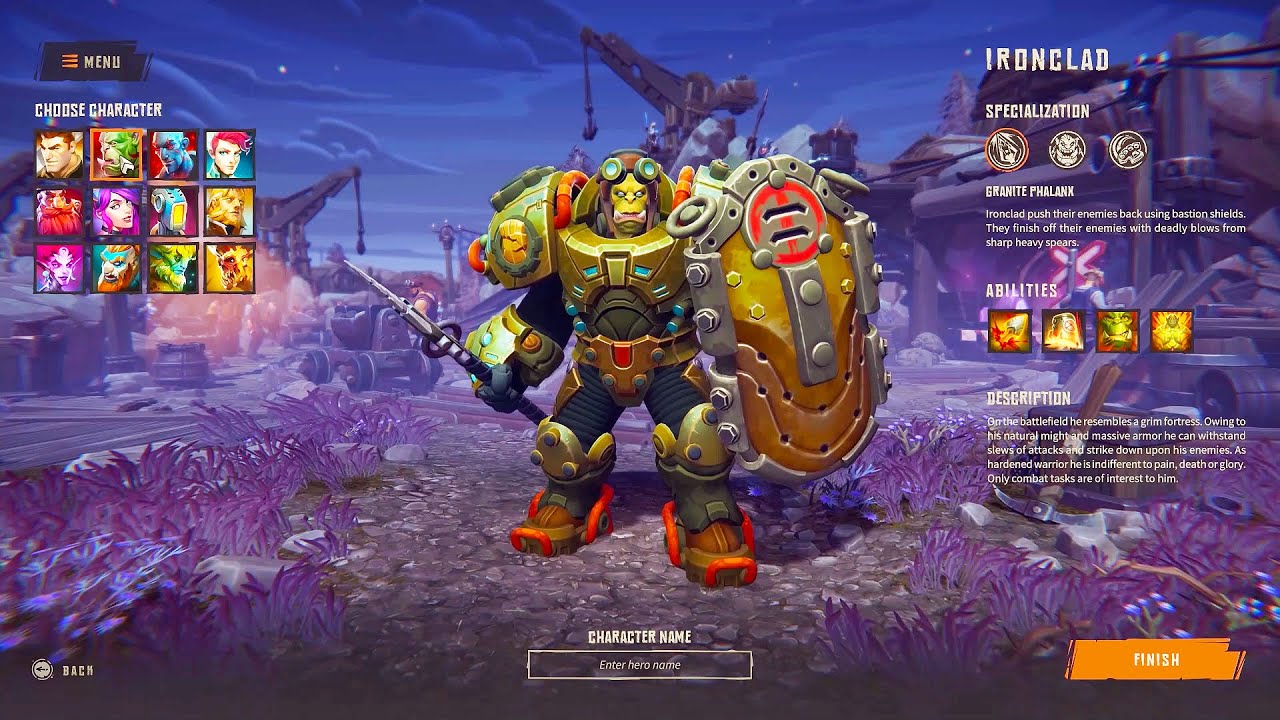Choose the blond long-haired man portrait
This screenshot has height=720, width=1280.
point(230,211)
